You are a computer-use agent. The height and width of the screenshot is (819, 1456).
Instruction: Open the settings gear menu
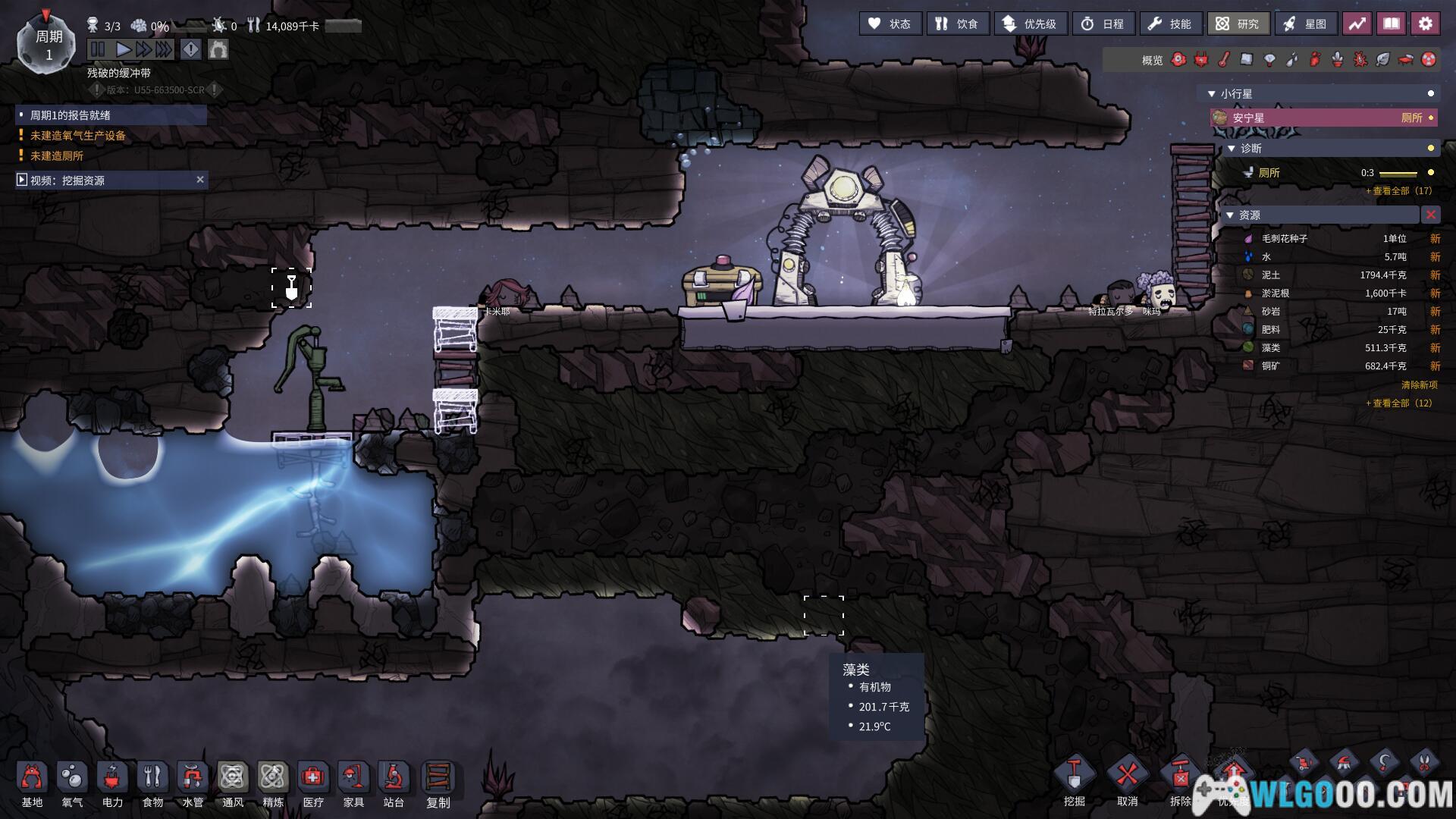pos(1425,24)
